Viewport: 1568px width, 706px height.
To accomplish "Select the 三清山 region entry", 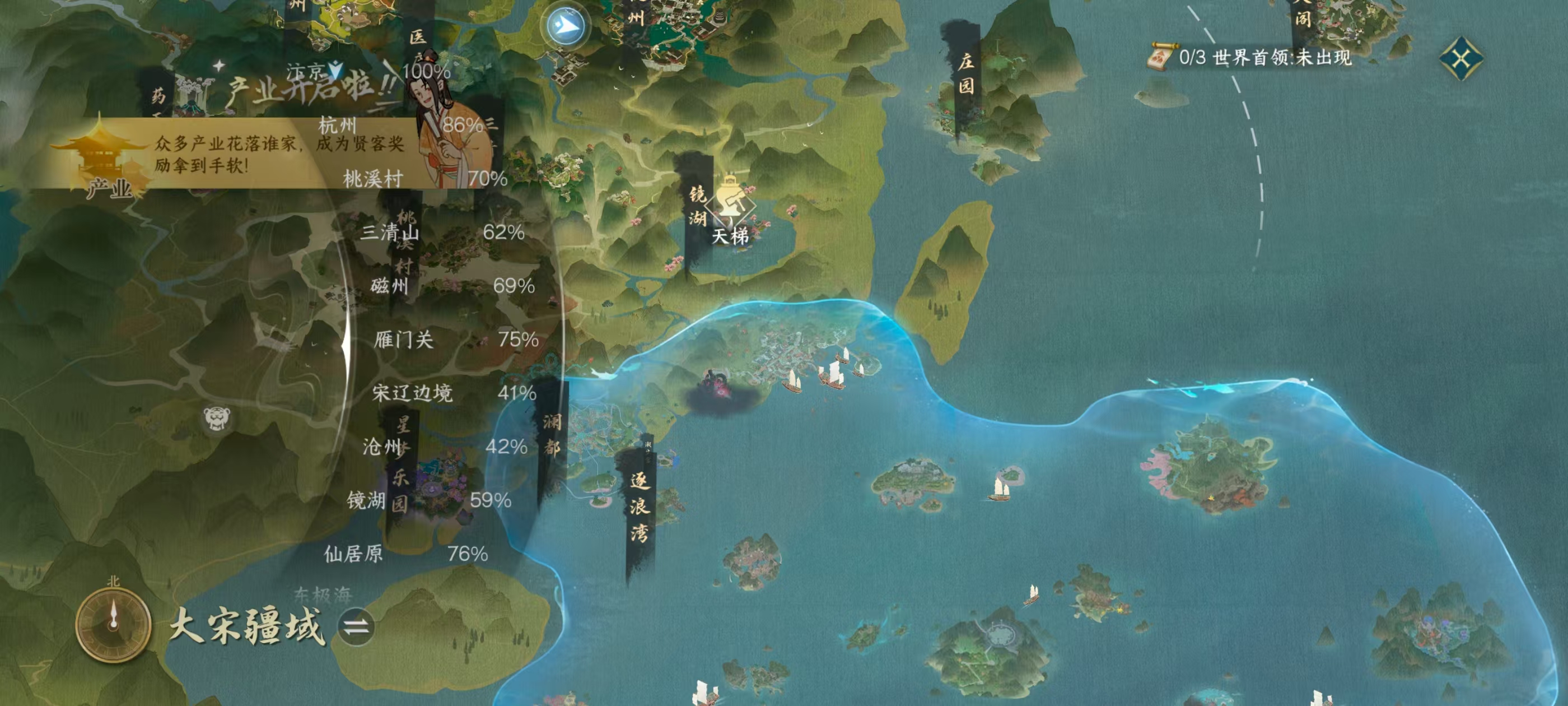I will 390,232.
